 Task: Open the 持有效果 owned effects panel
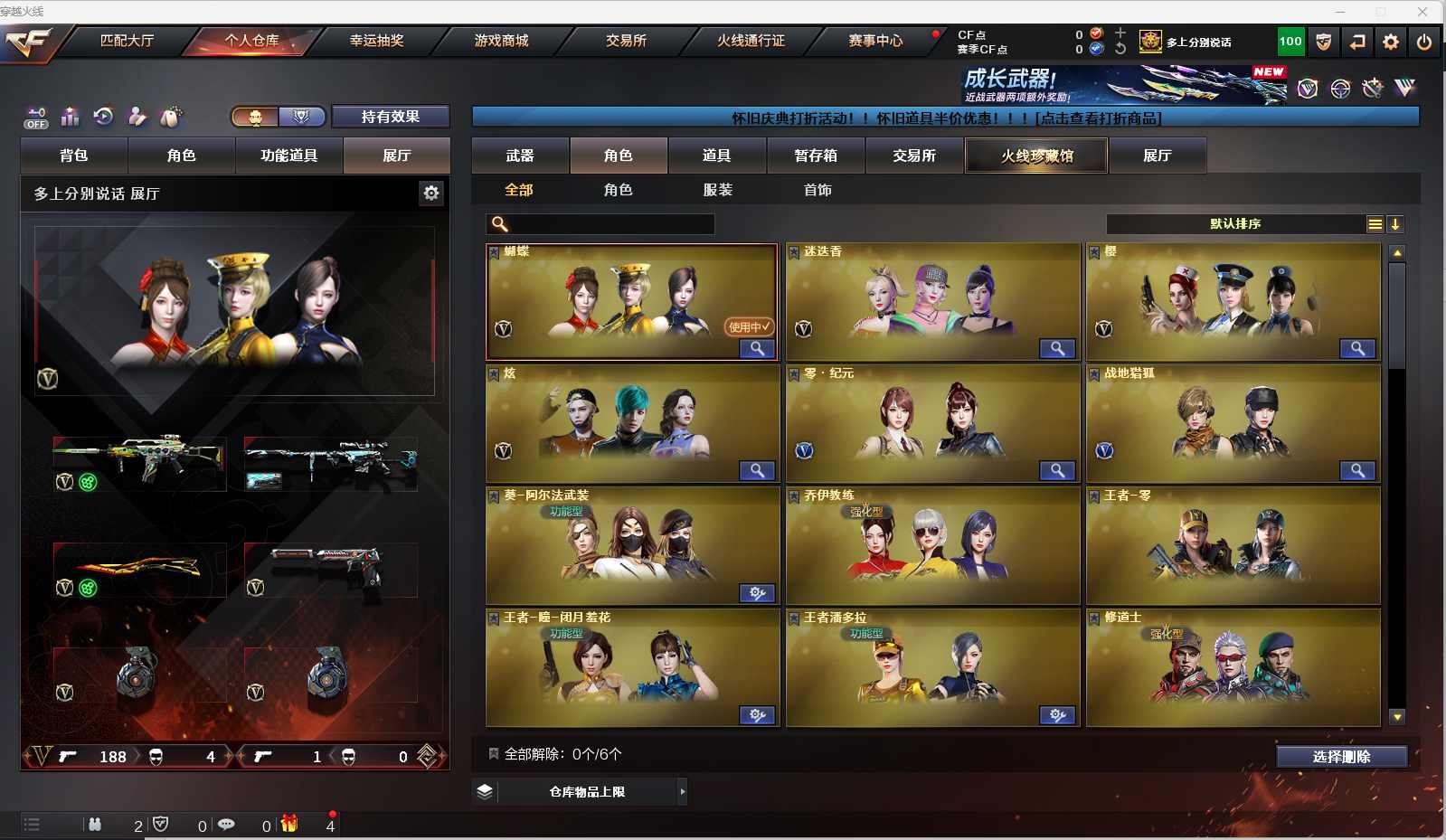[391, 117]
